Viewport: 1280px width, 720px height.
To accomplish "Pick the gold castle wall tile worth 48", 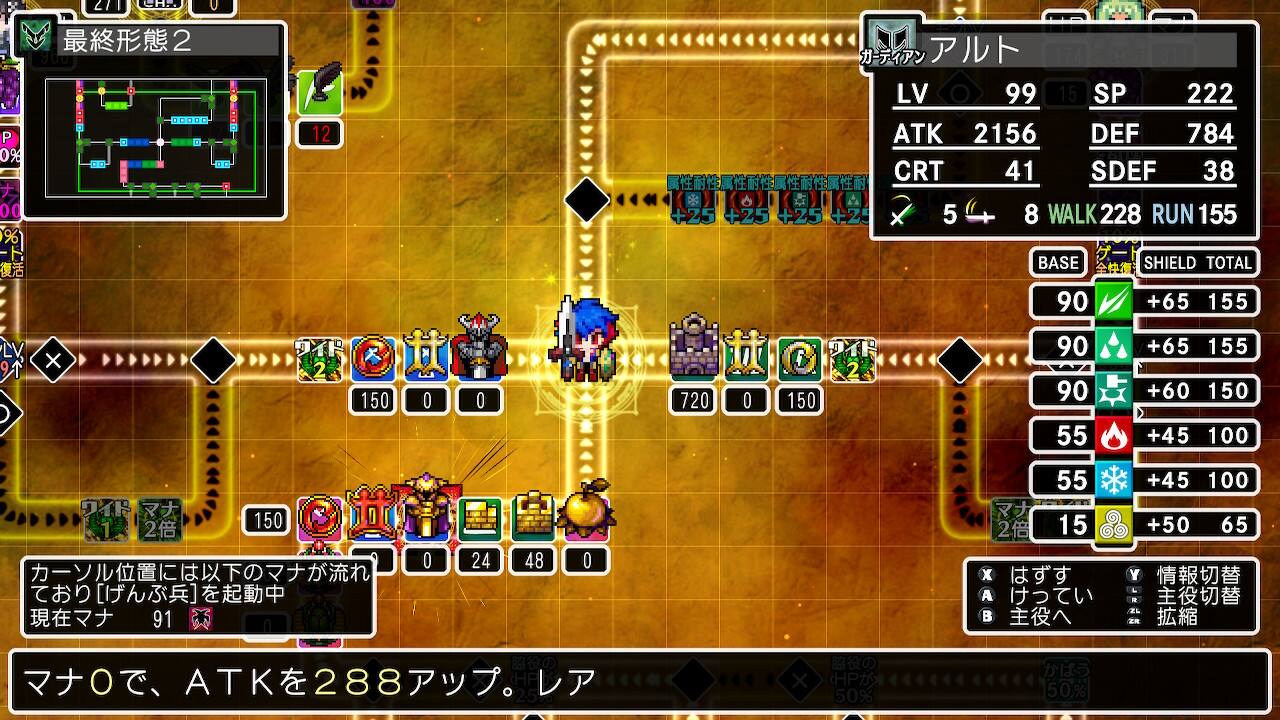I will tap(534, 516).
